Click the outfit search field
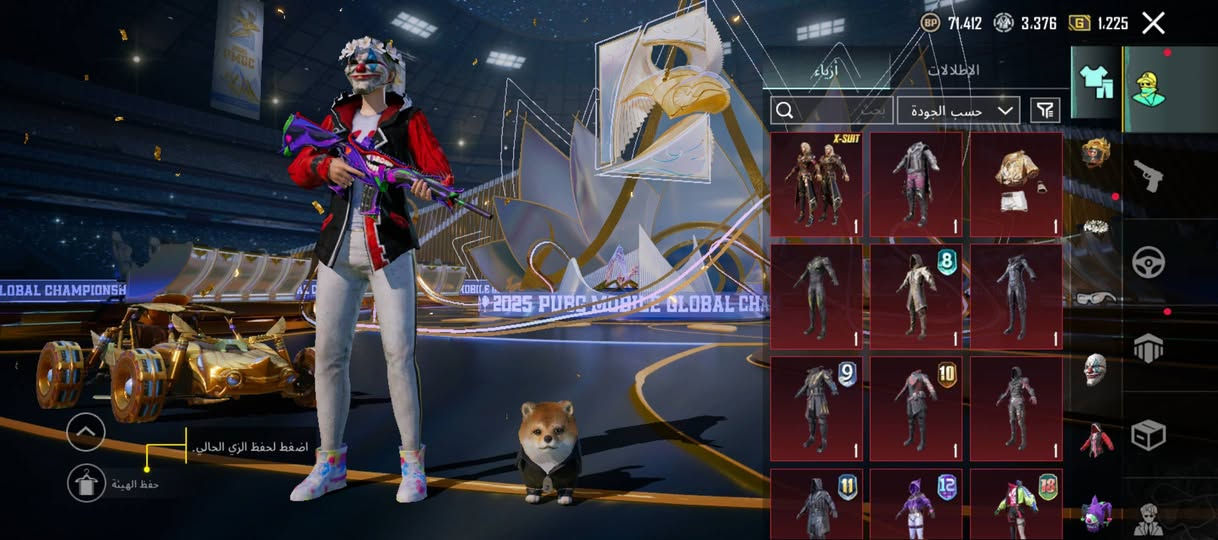The height and width of the screenshot is (540, 1218). pyautogui.click(x=832, y=110)
